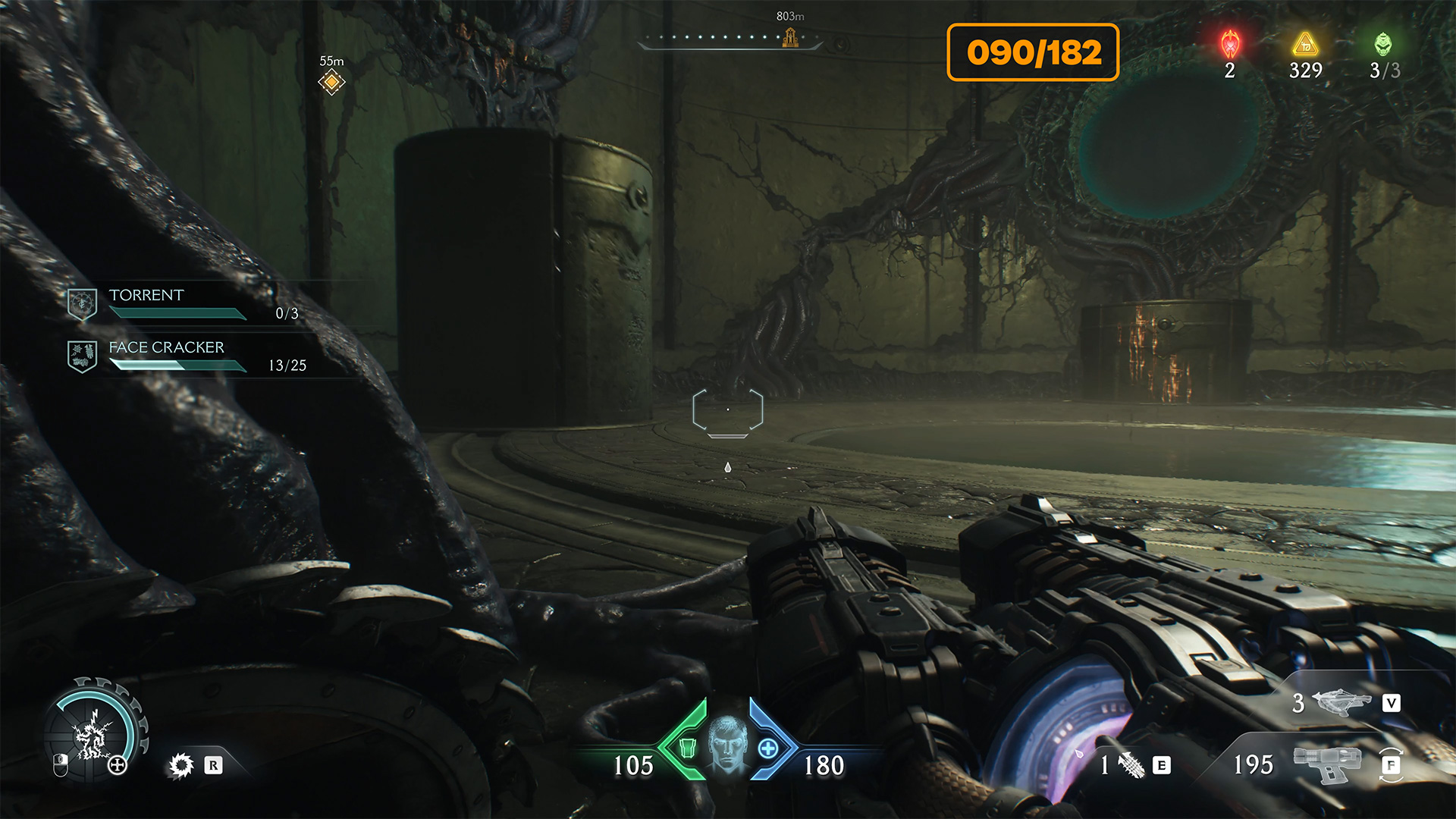Select the equipped weapon icon with 195 ammo
Viewport: 1456px width, 819px height.
tap(1326, 764)
